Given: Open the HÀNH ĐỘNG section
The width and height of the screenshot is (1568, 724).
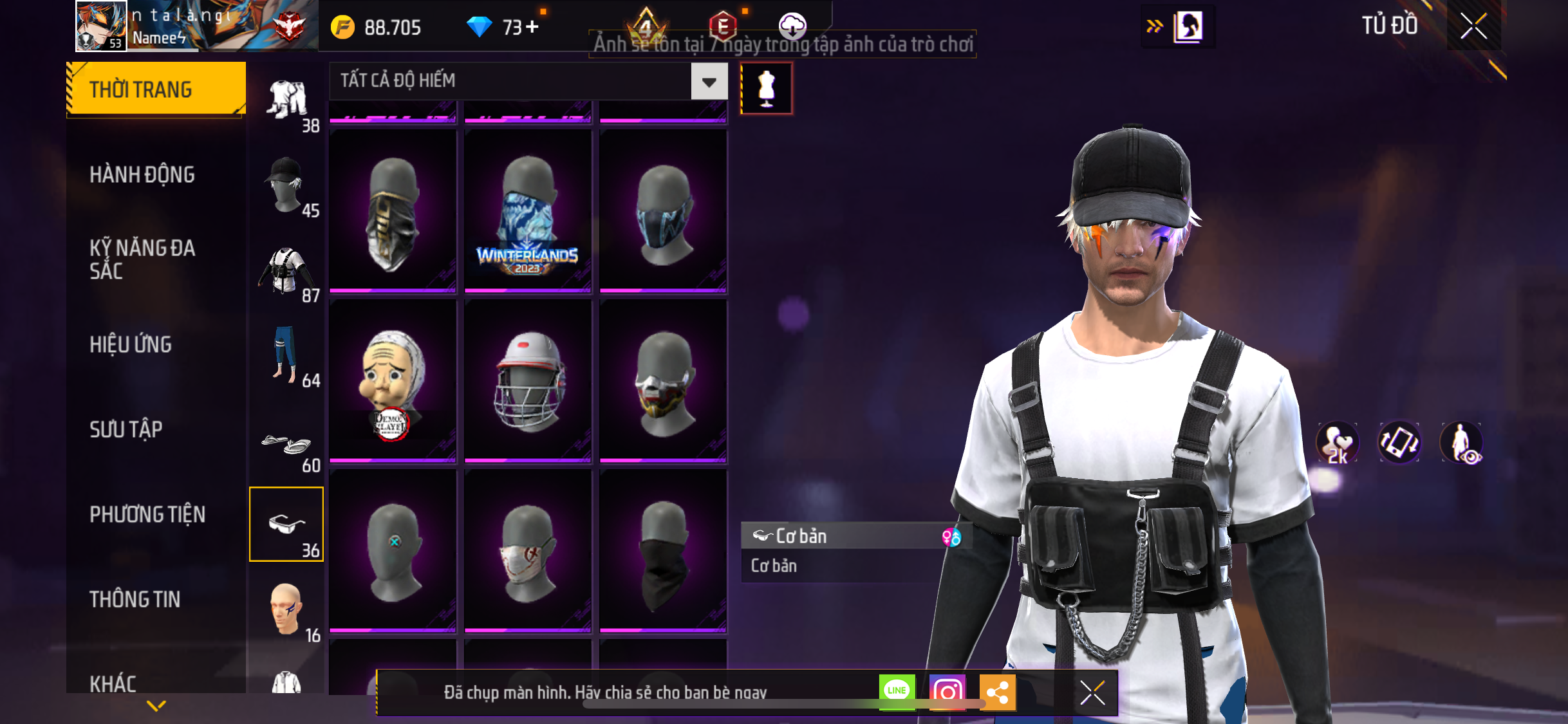Looking at the screenshot, I should pyautogui.click(x=142, y=174).
